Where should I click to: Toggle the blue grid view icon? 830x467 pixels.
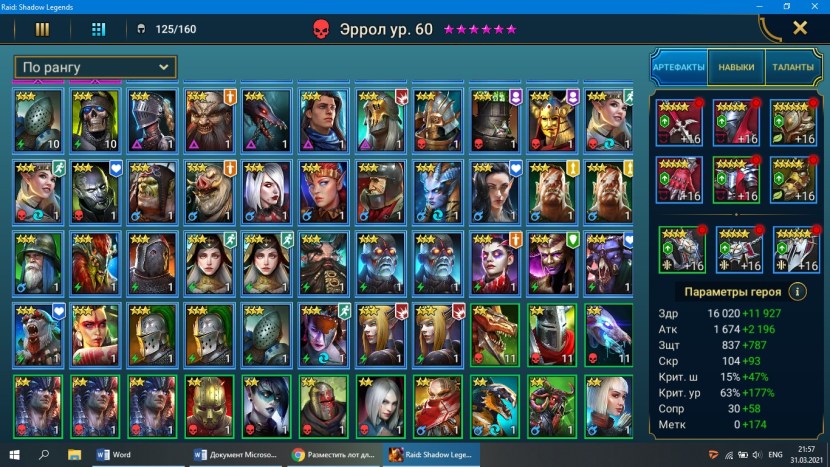pos(98,29)
